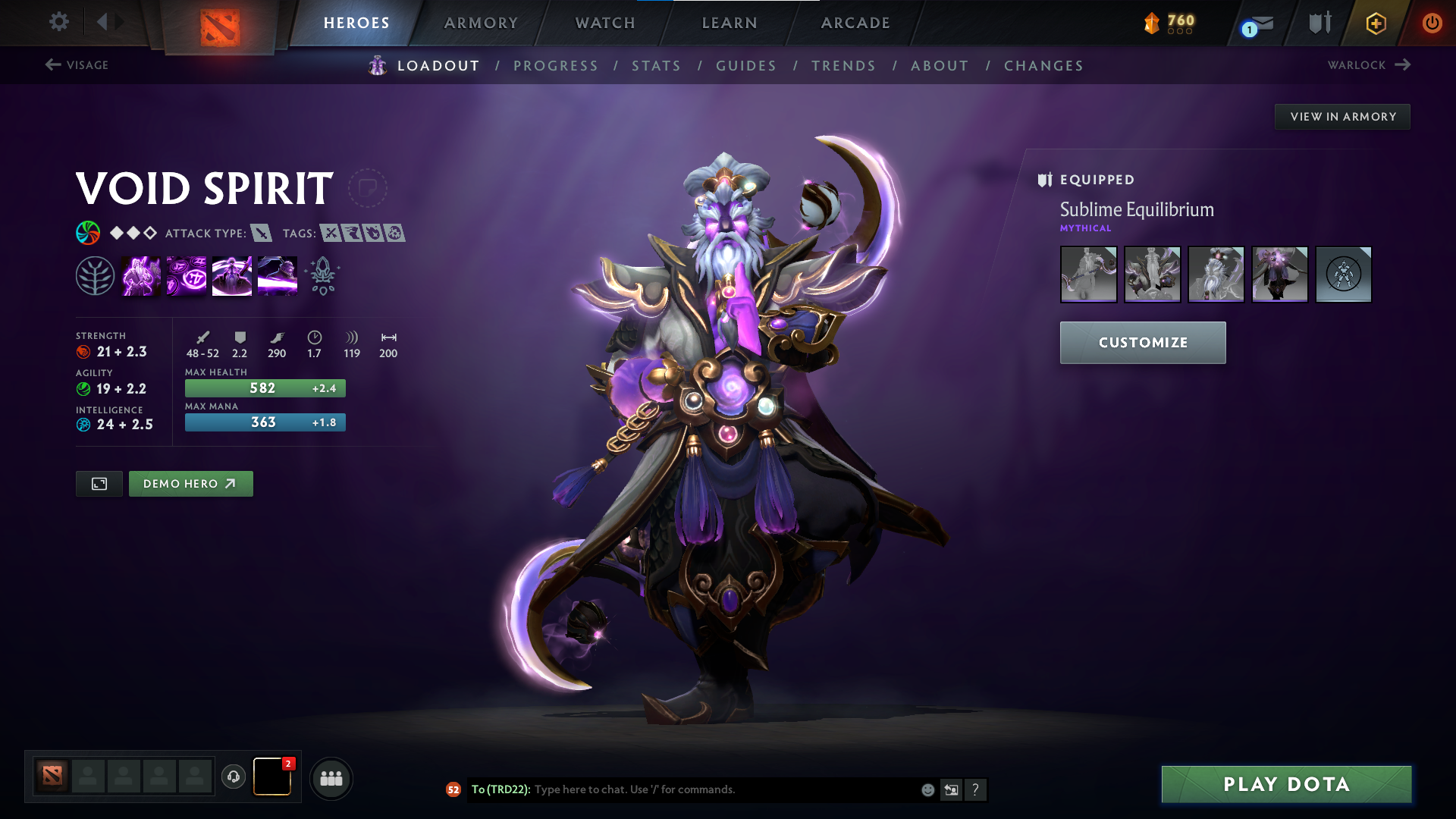
Task: Select the talent tree icon for Void Spirit
Action: 94,275
